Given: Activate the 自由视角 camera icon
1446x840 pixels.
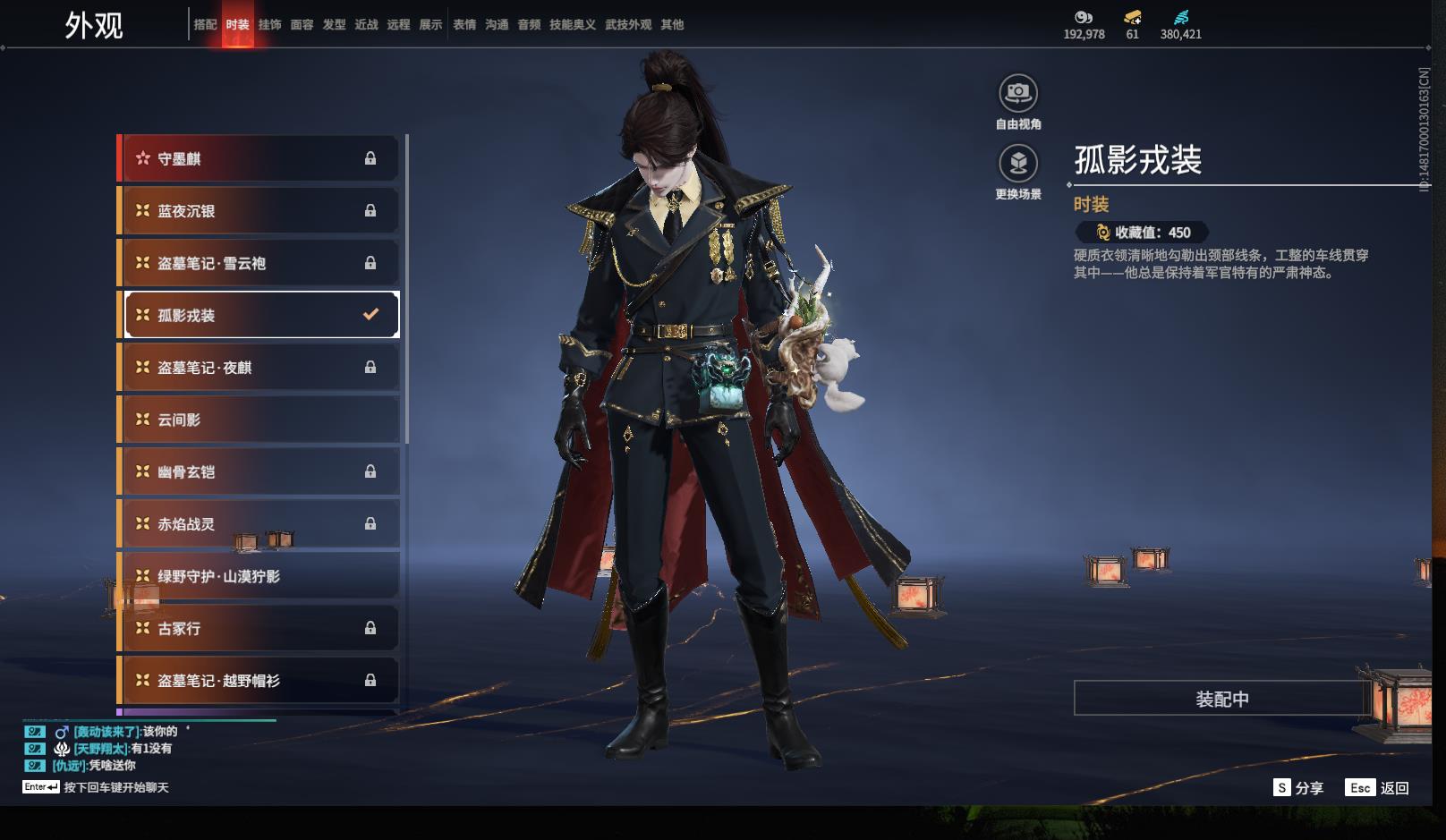Looking at the screenshot, I should (1018, 93).
